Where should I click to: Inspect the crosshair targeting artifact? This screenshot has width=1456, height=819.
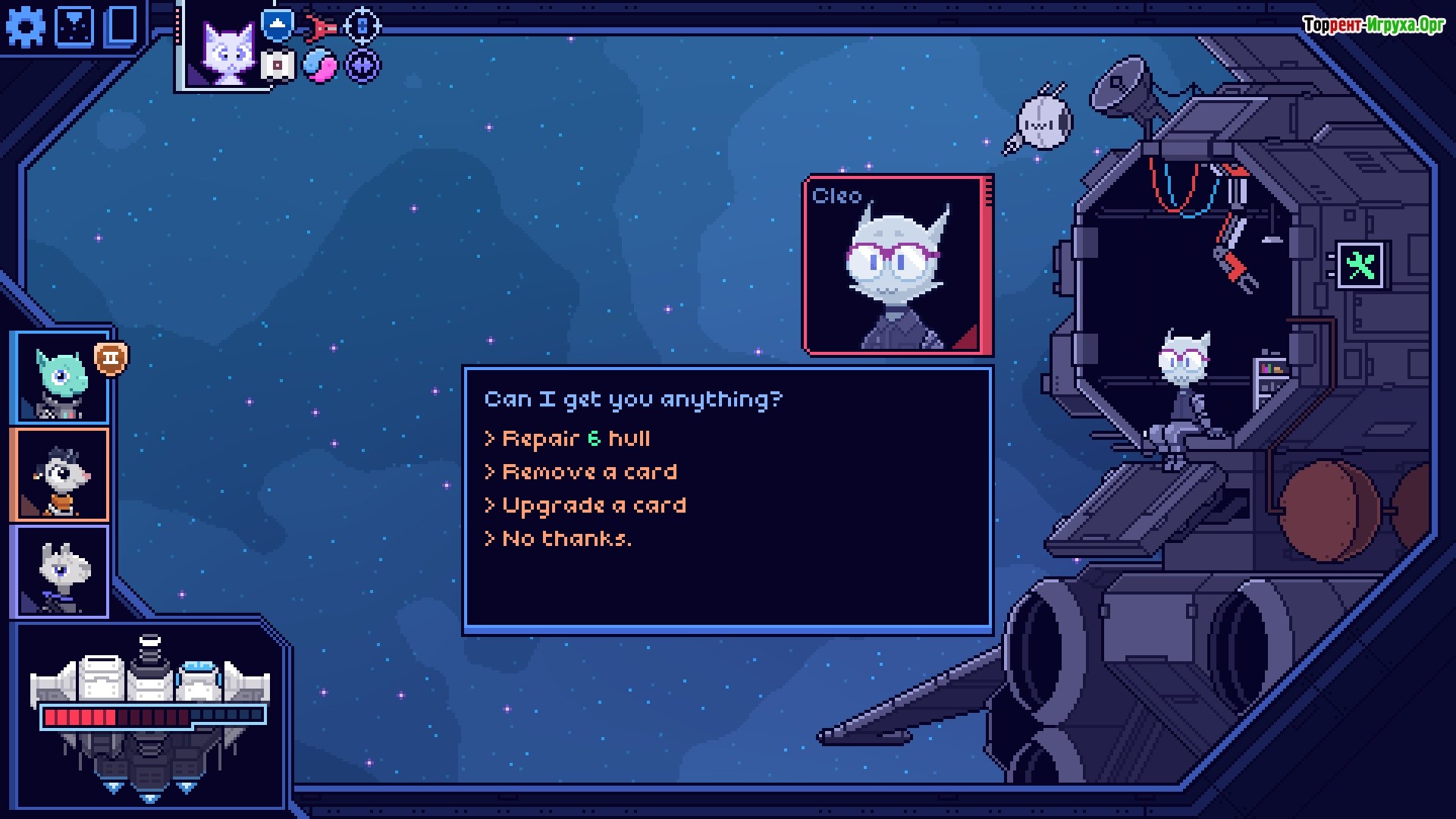coord(362,26)
